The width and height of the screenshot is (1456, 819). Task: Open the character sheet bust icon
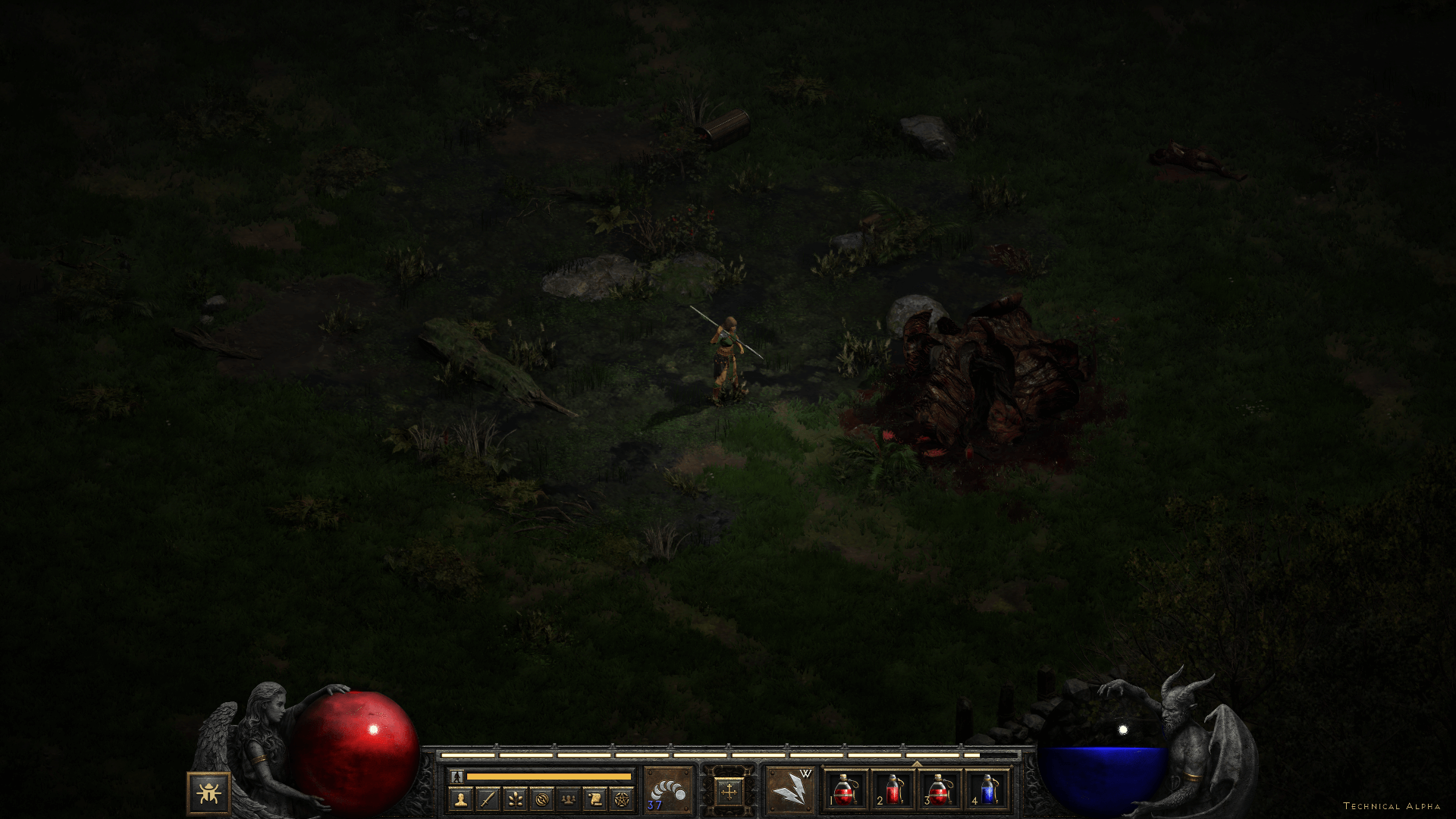[x=460, y=799]
